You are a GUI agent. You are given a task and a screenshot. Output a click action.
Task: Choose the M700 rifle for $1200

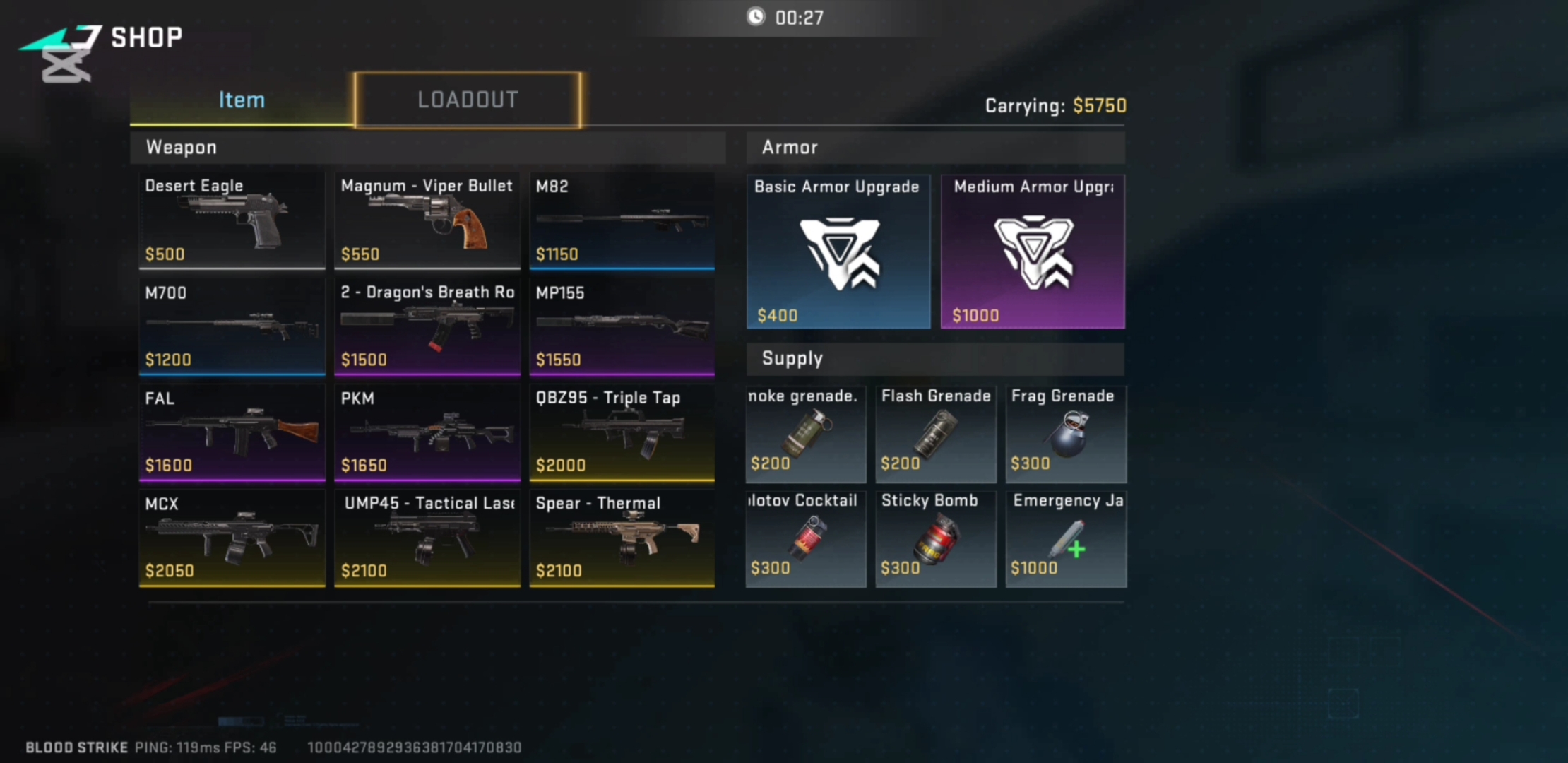click(232, 326)
